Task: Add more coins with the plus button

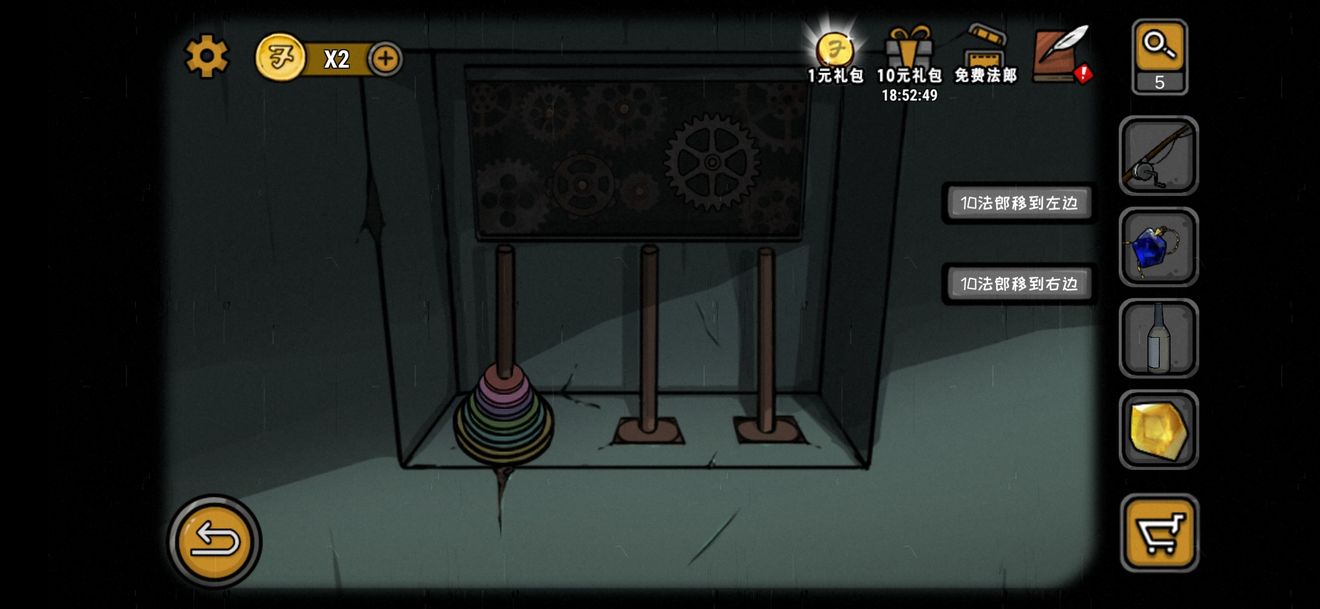Action: pos(385,59)
